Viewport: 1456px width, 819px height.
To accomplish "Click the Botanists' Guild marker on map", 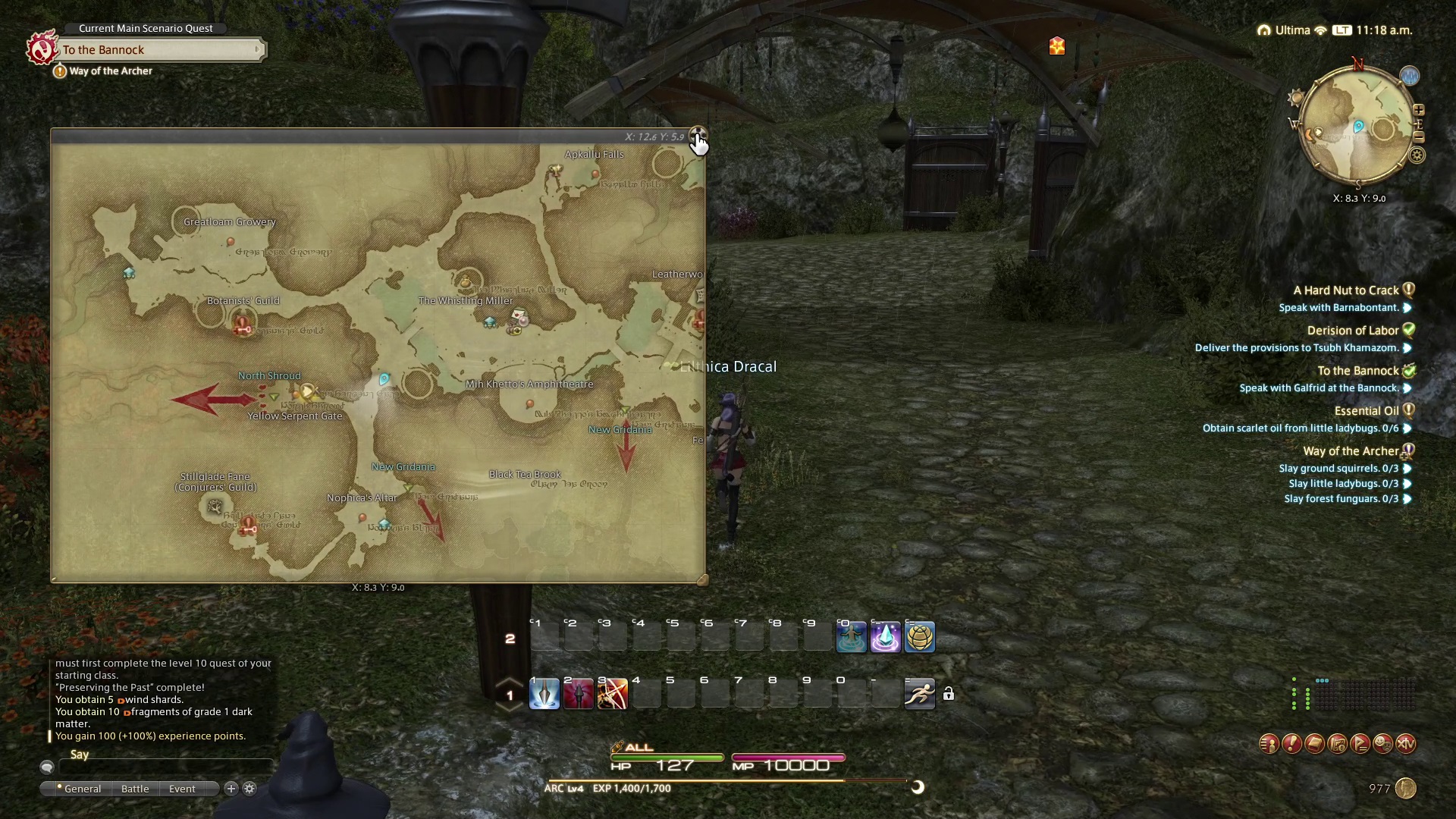I will click(243, 326).
